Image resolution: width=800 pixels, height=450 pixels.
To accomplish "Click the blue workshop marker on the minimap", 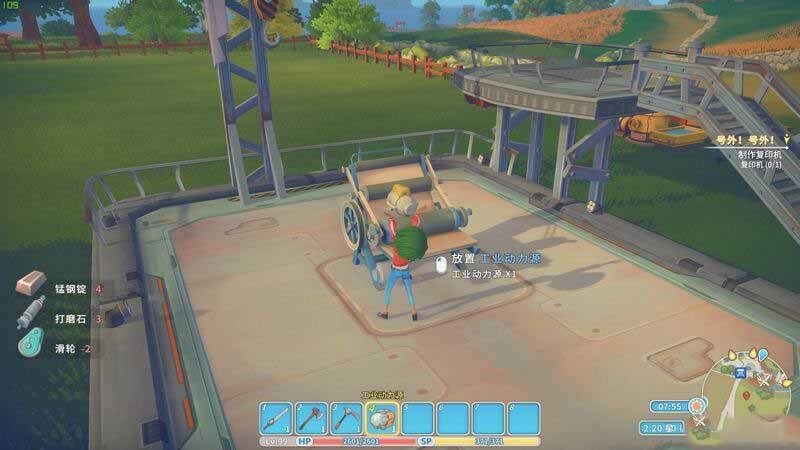I will point(741,372).
